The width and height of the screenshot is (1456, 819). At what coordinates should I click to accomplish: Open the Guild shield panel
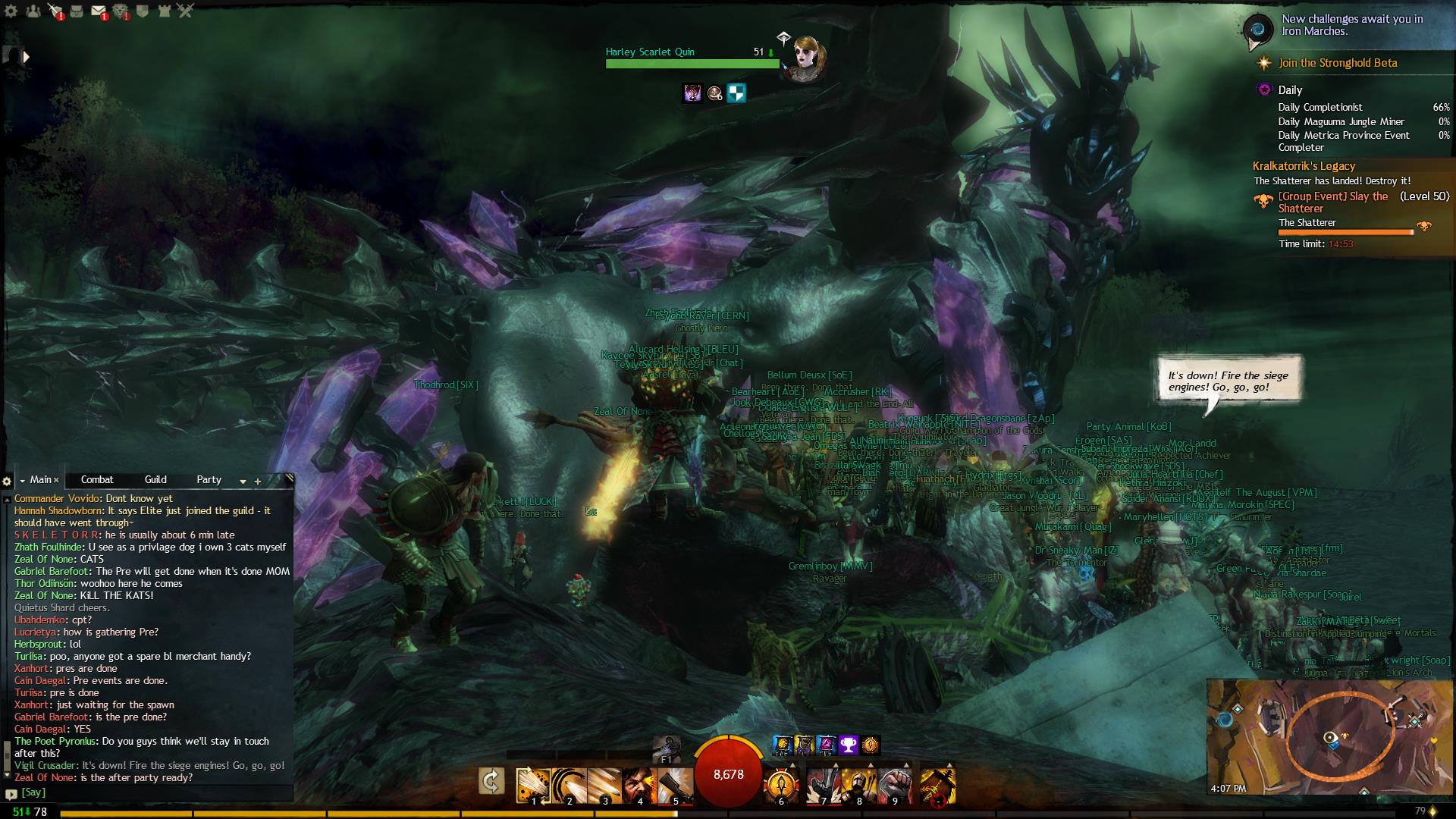tap(143, 11)
